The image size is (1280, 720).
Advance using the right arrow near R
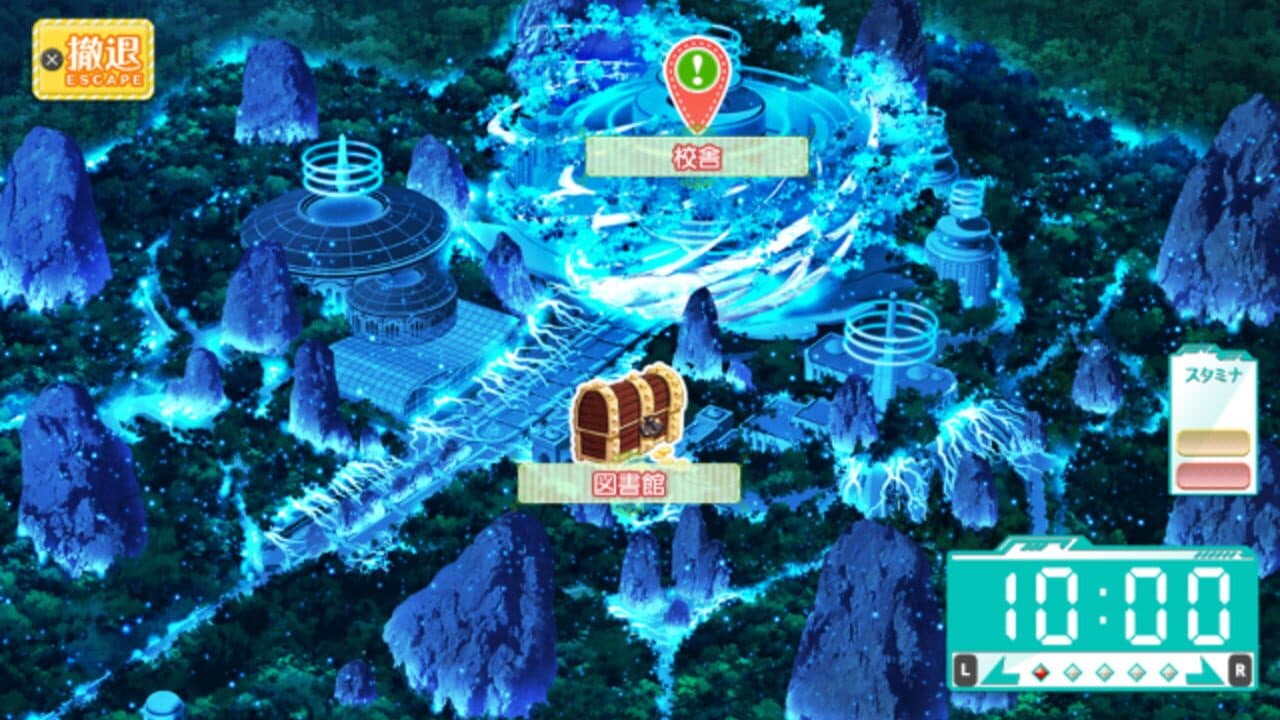pyautogui.click(x=1203, y=671)
